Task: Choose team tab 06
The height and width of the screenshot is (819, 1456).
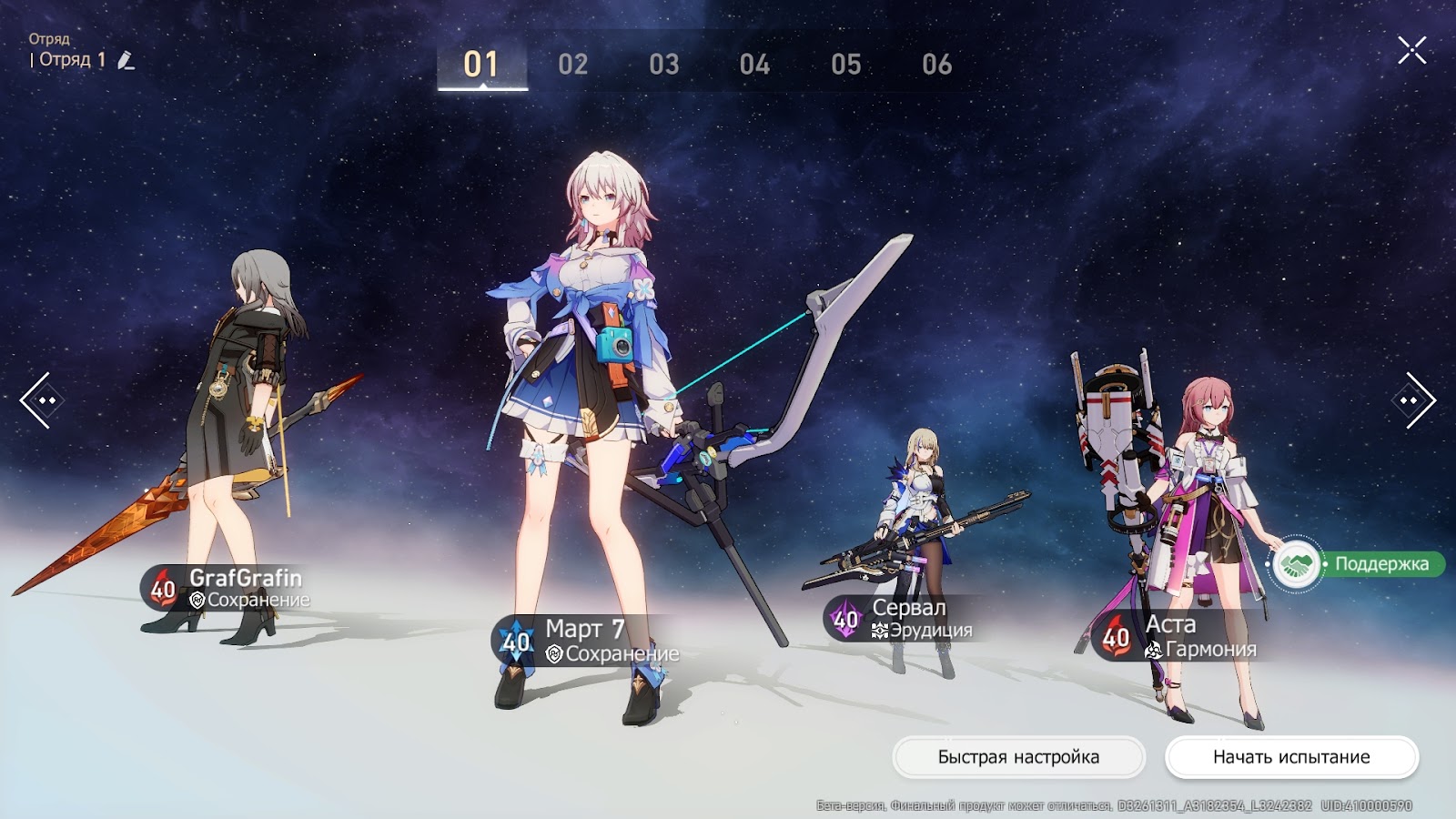Action: pos(936,64)
